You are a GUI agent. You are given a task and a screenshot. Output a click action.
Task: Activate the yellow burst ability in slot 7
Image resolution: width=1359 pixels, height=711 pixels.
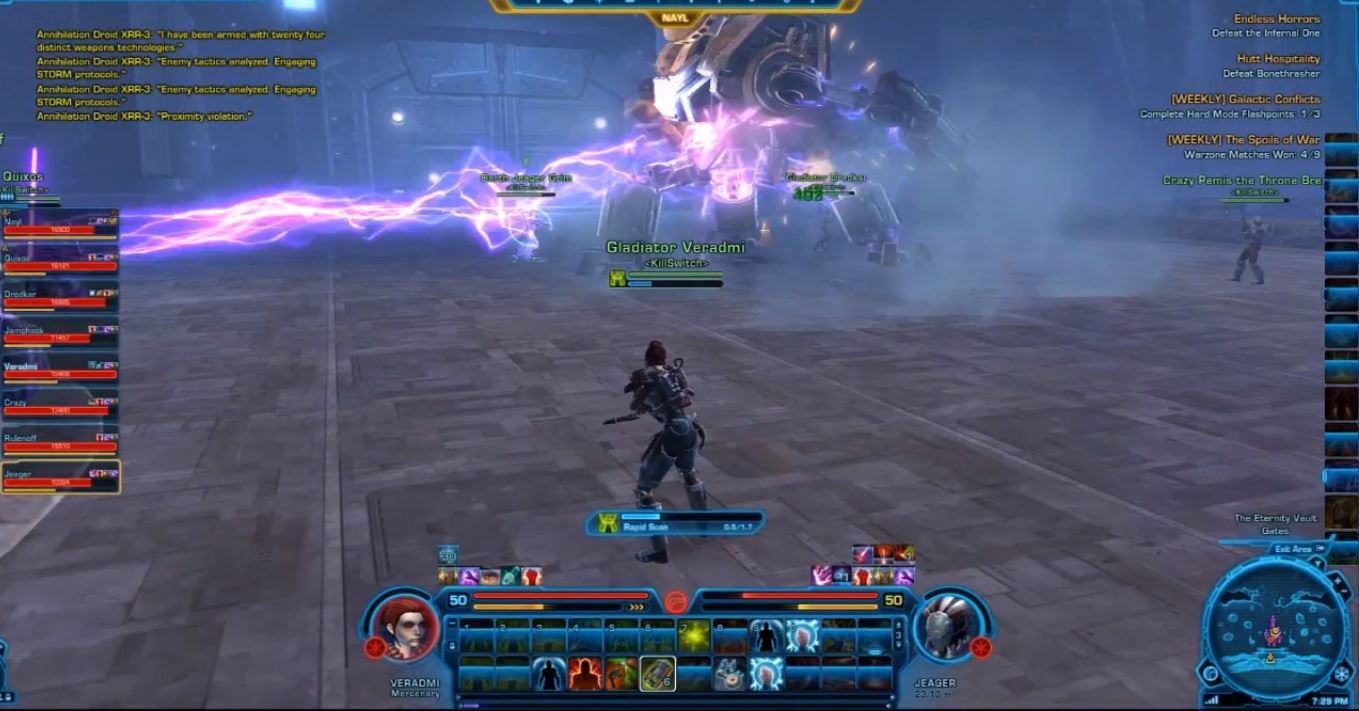694,635
